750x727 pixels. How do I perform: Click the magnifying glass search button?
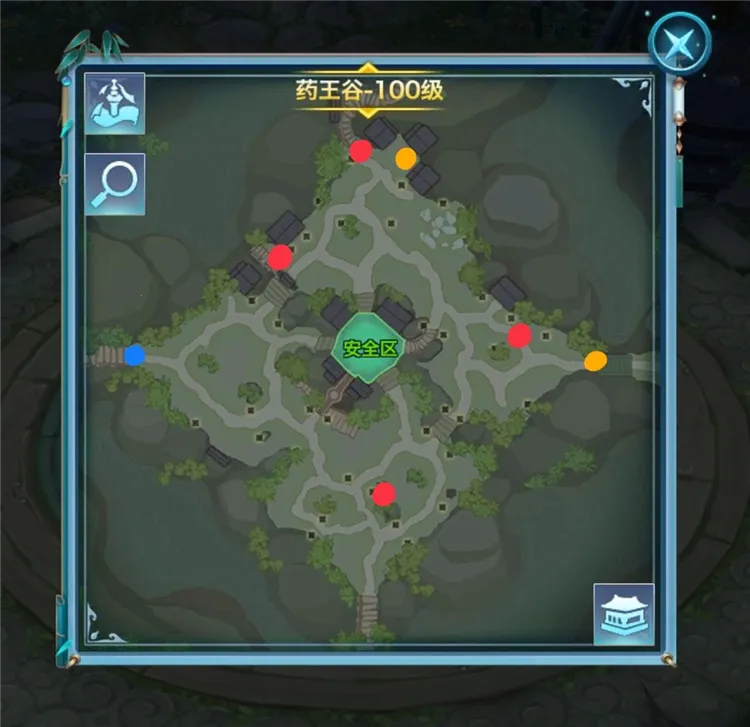[115, 184]
